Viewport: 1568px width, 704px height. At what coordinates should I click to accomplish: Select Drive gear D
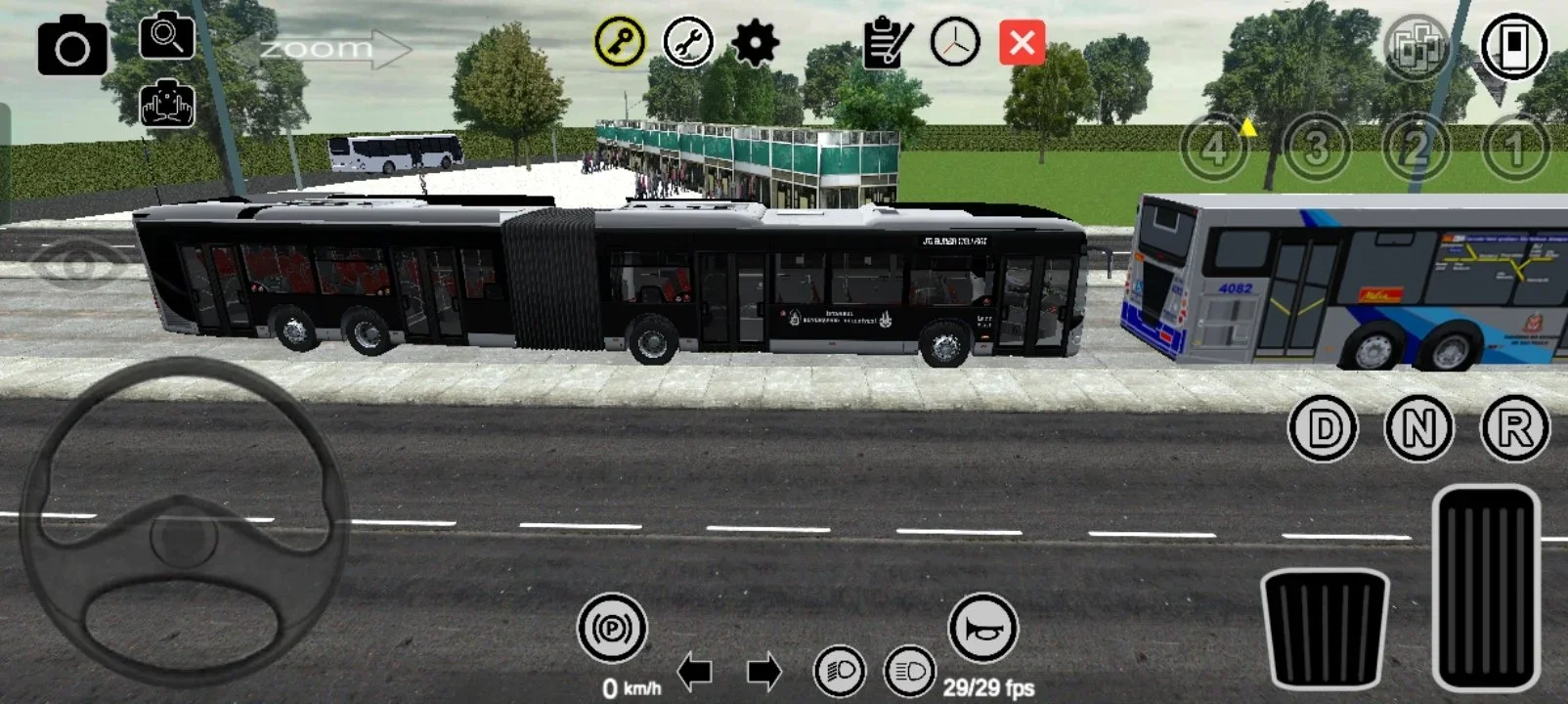pyautogui.click(x=1323, y=427)
